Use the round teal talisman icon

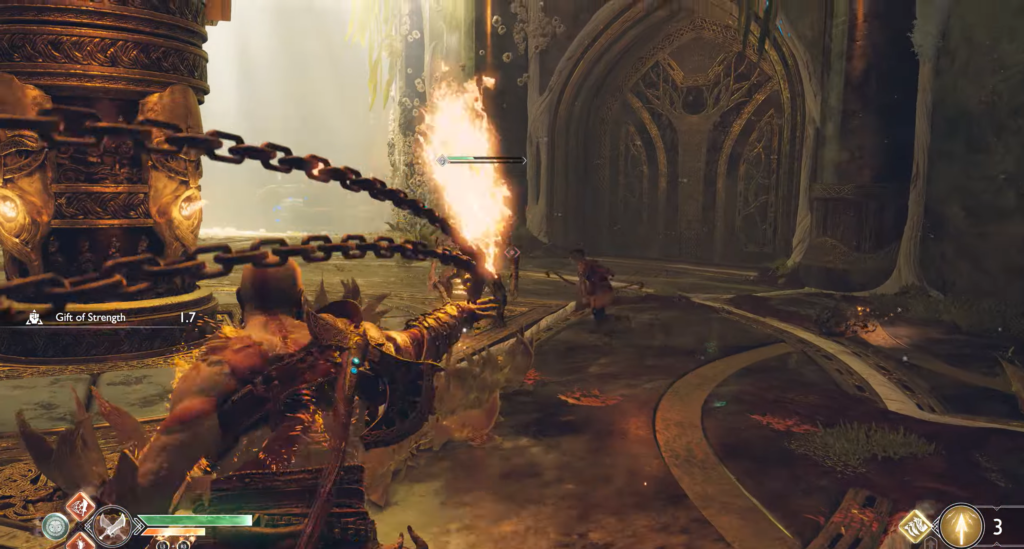(x=55, y=525)
